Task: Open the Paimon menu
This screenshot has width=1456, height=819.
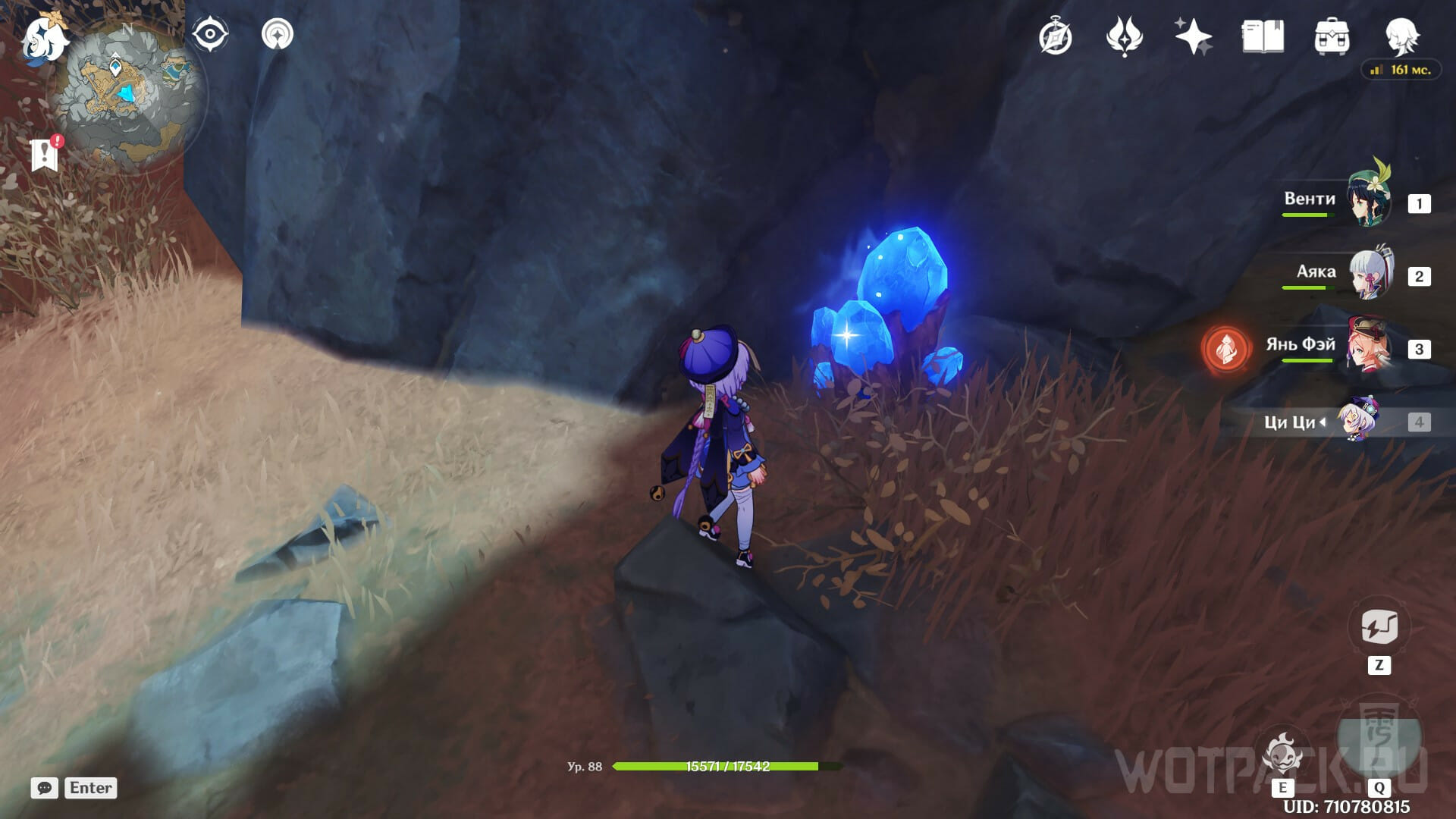Action: coord(44,39)
